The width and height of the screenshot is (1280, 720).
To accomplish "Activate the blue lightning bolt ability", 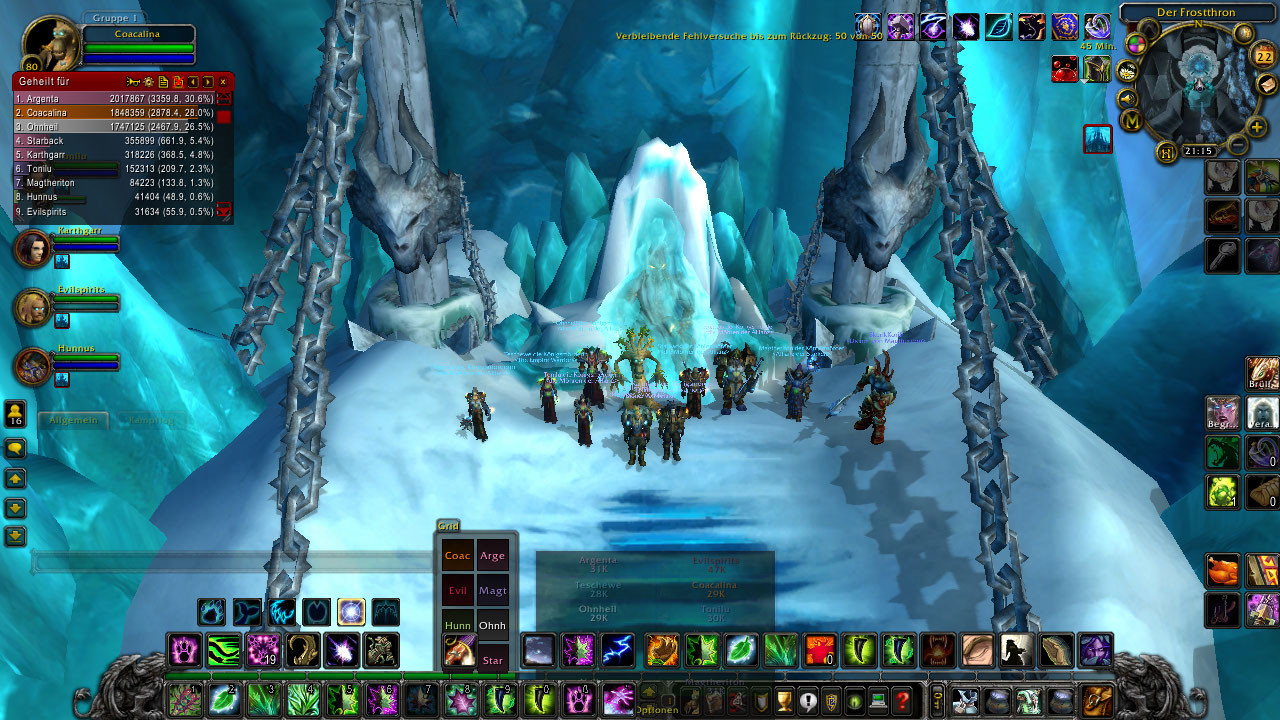I will (617, 650).
